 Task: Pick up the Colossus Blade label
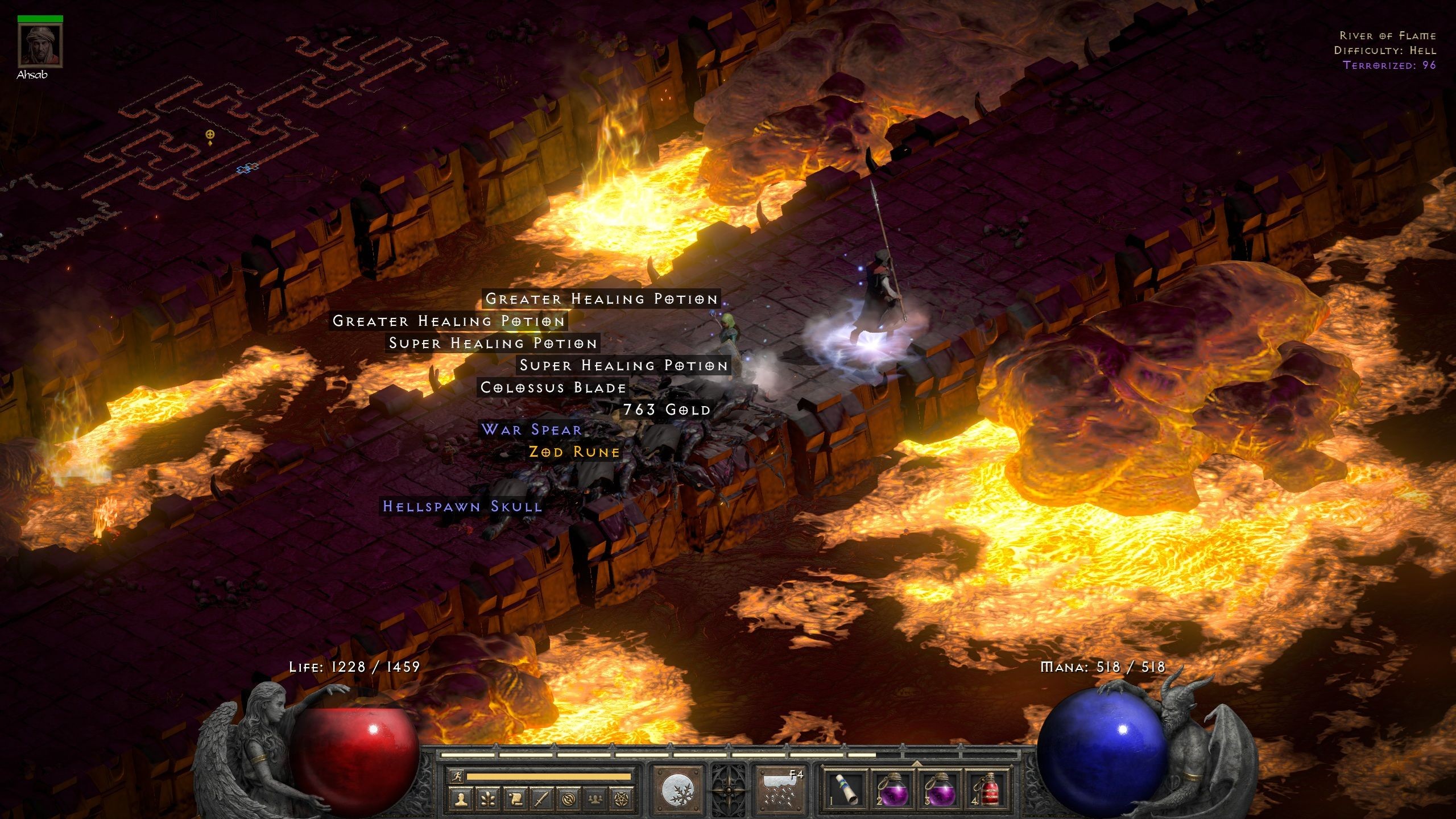coord(553,388)
